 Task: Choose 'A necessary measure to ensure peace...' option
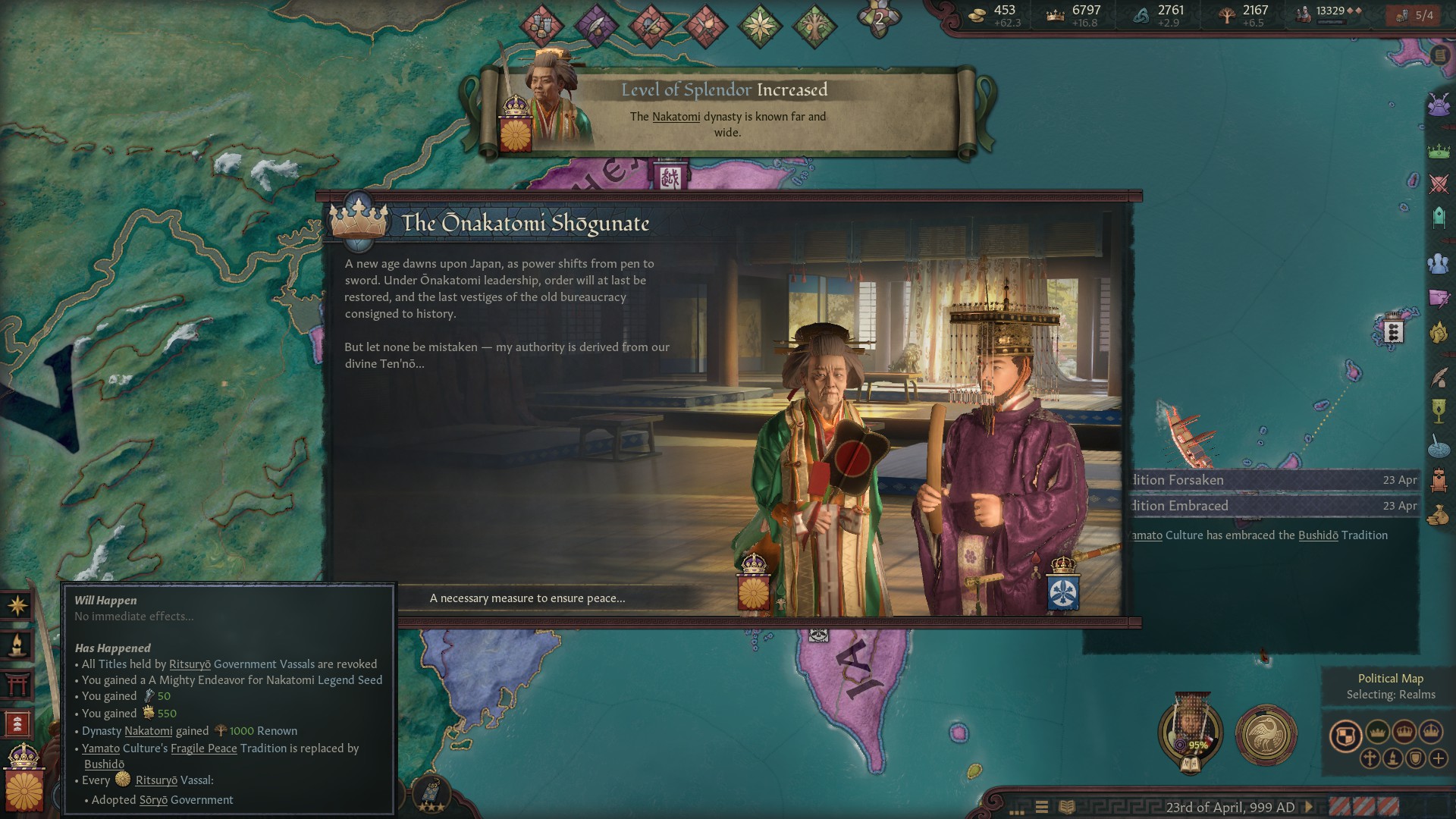(x=528, y=598)
